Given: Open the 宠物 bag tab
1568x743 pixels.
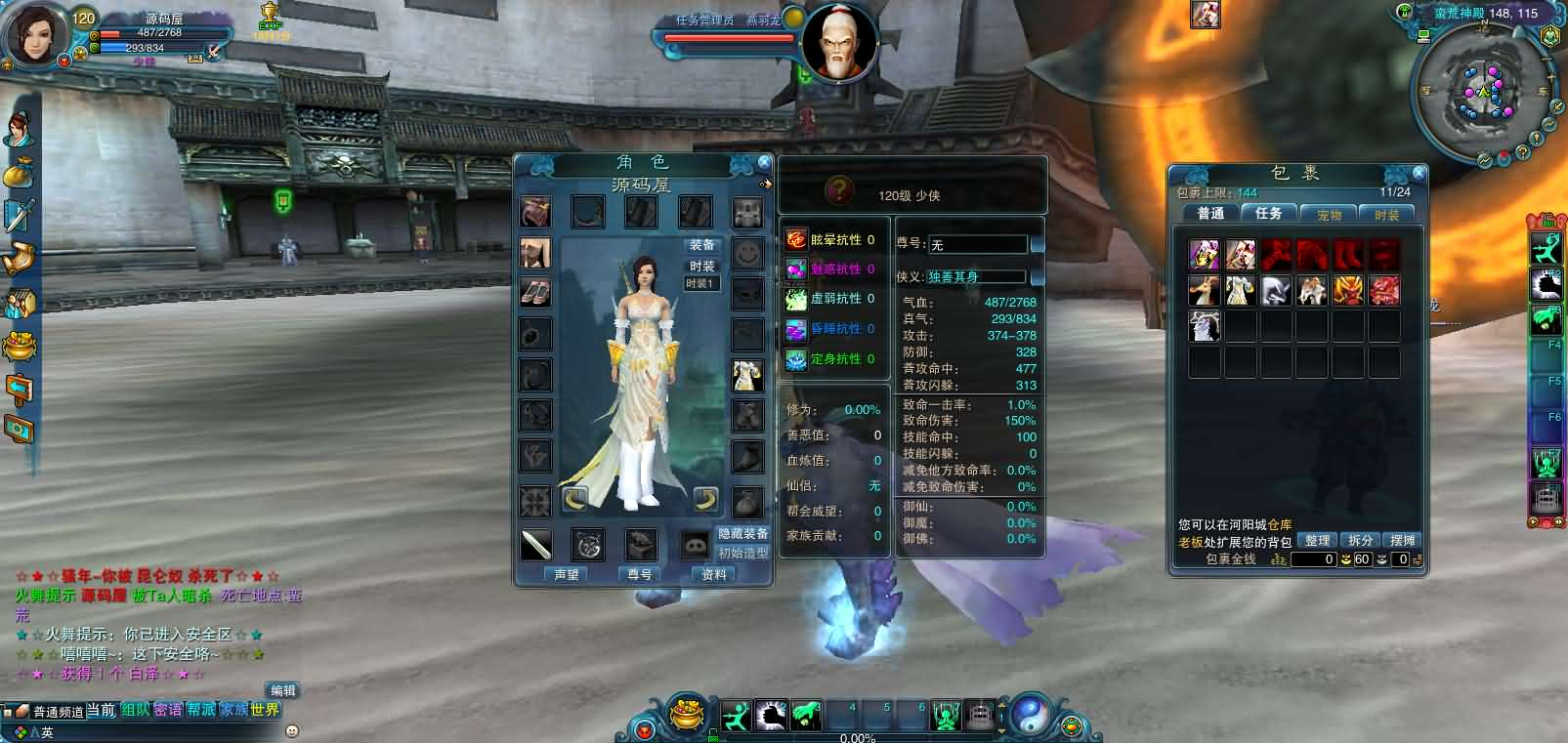Looking at the screenshot, I should (x=1329, y=214).
